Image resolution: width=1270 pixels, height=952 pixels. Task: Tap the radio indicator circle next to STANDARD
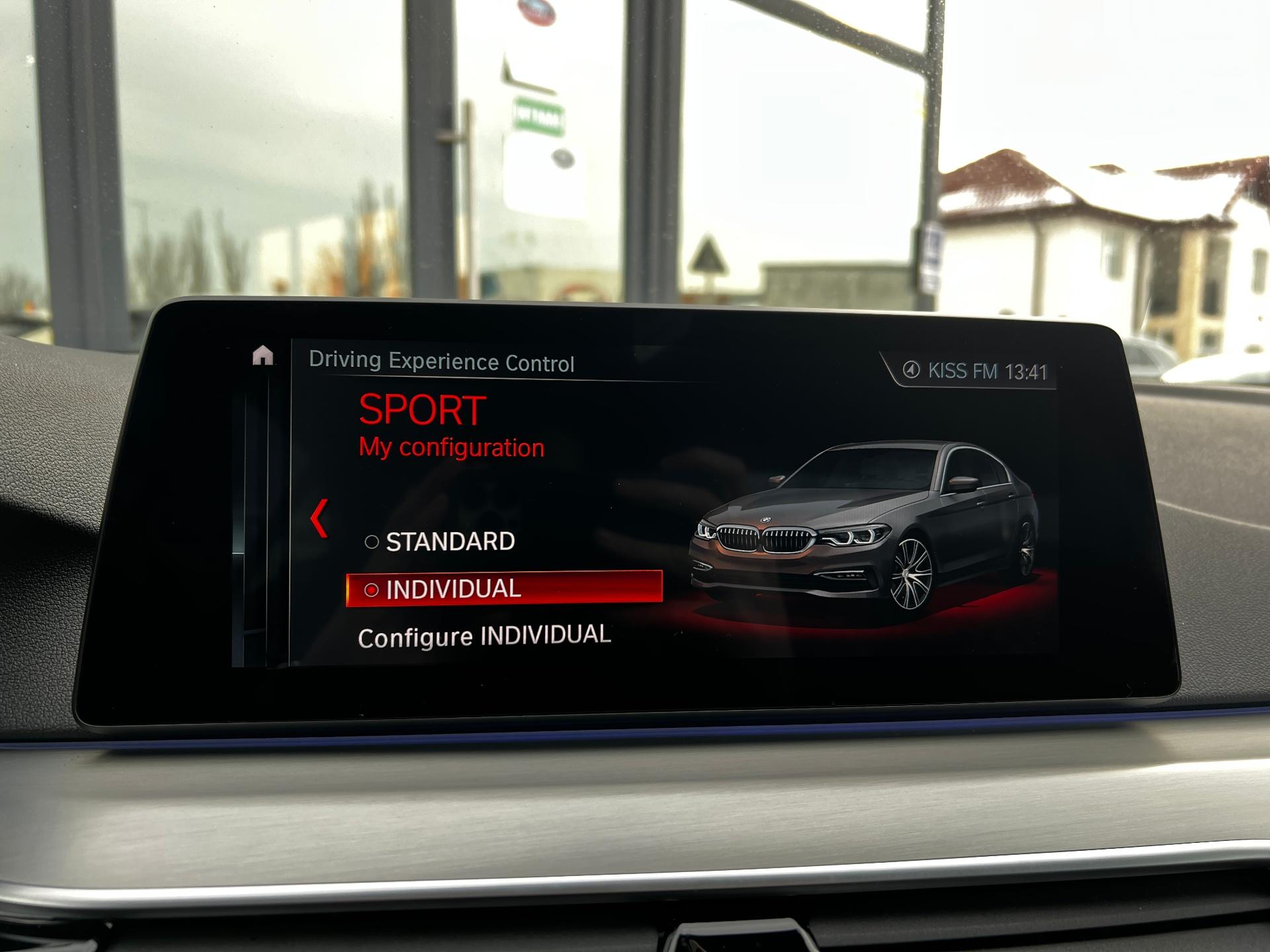(370, 541)
